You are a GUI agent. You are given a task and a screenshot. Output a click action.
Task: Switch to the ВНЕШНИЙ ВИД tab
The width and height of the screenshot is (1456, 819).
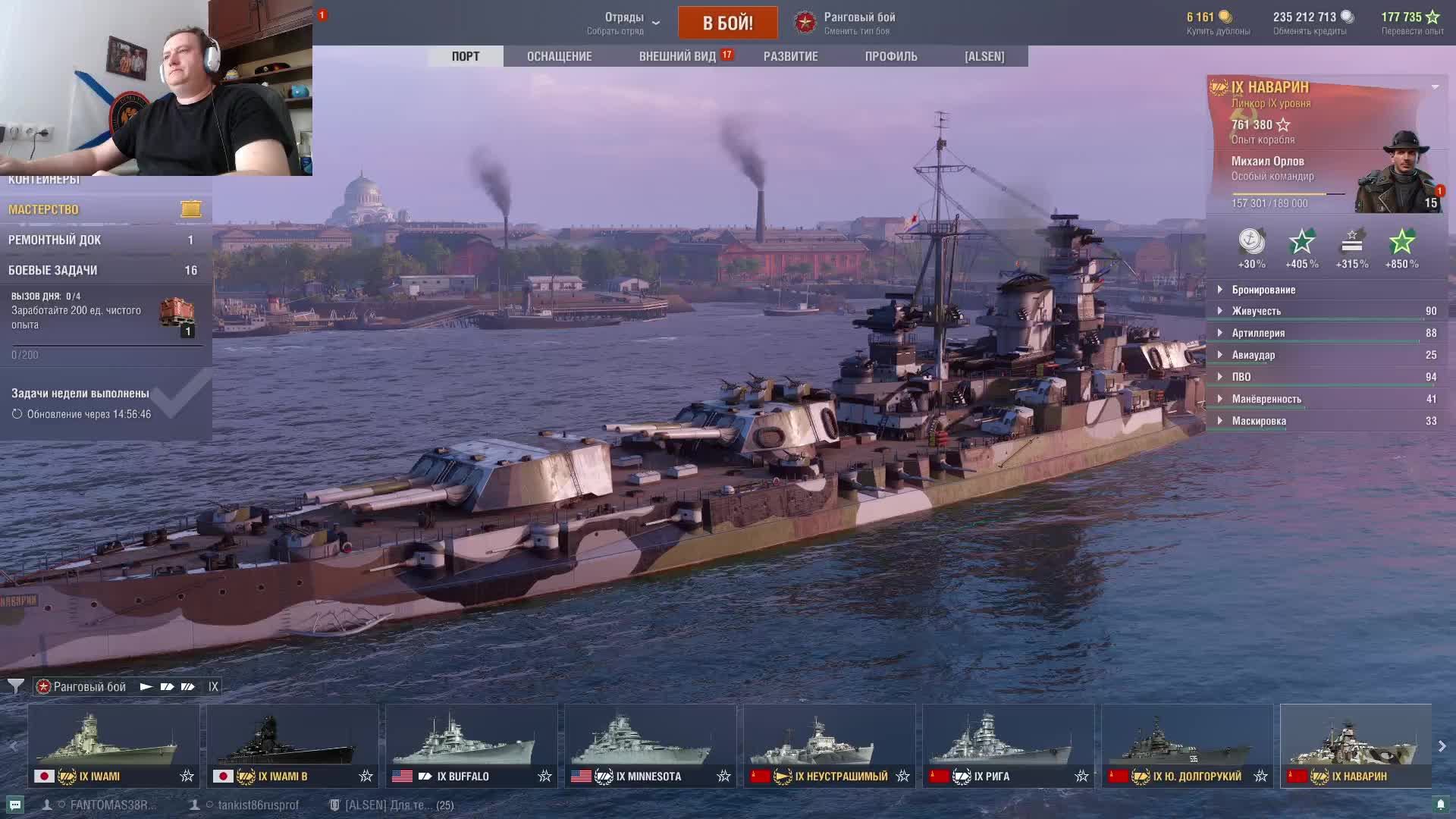677,56
